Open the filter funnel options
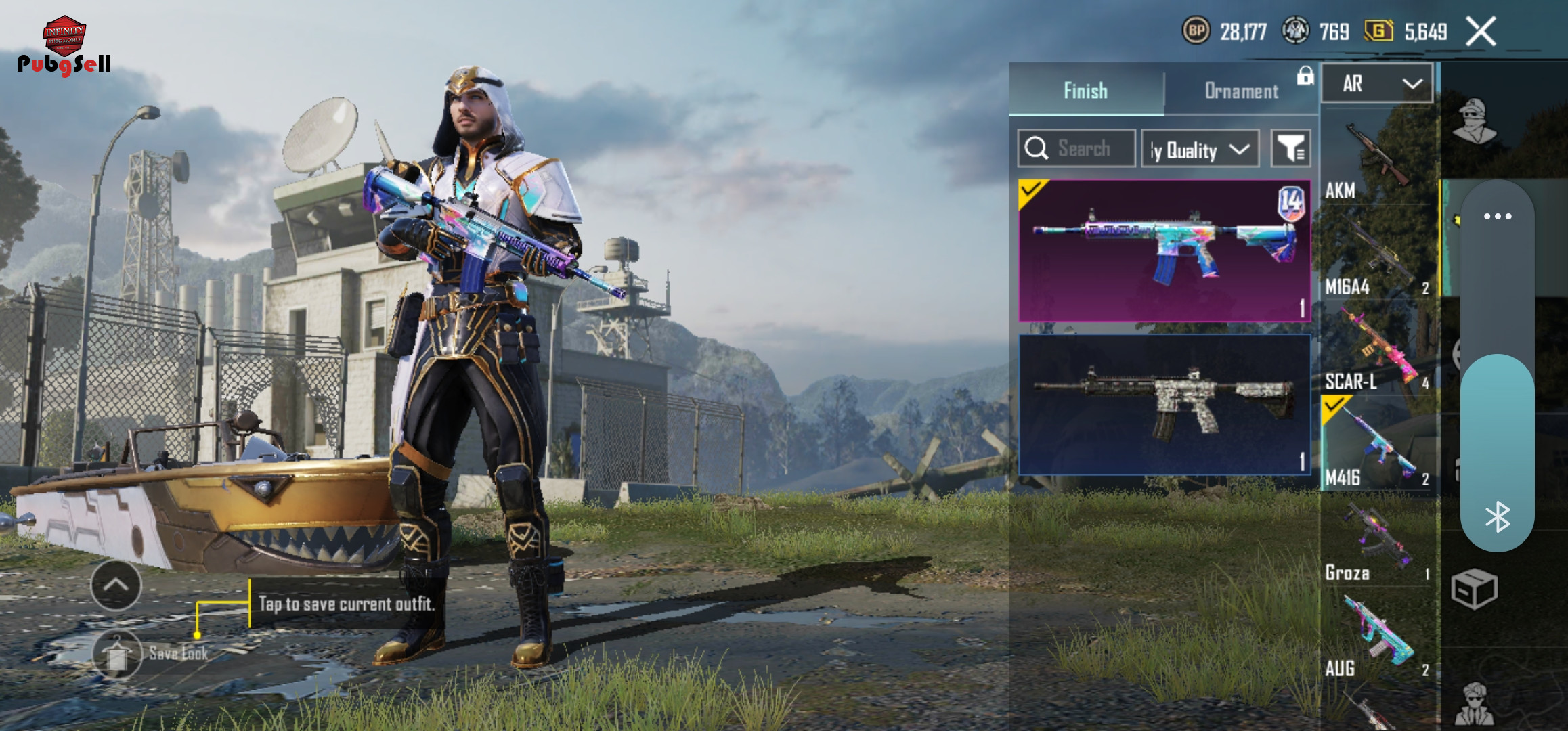Image resolution: width=1568 pixels, height=731 pixels. coord(1290,148)
